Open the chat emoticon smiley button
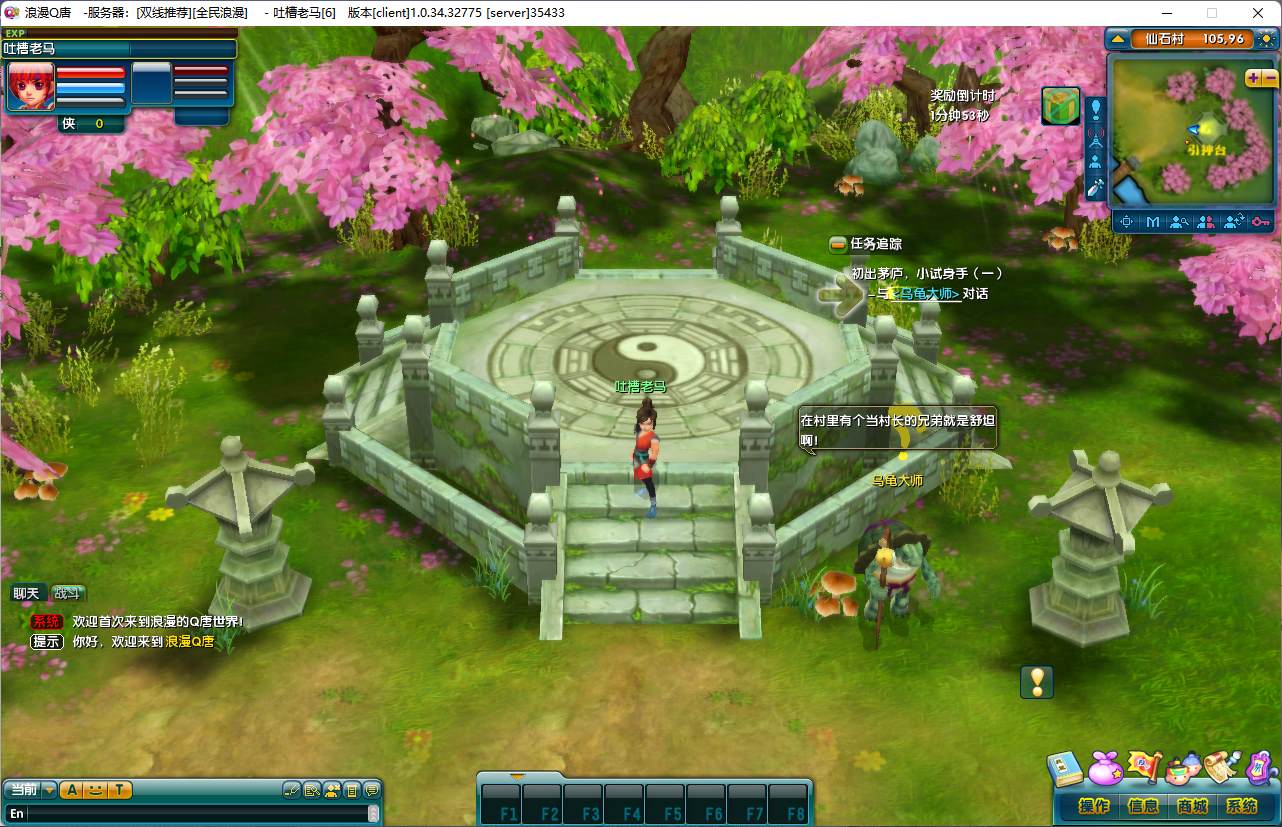Screen dimensions: 1282x827 point(95,790)
